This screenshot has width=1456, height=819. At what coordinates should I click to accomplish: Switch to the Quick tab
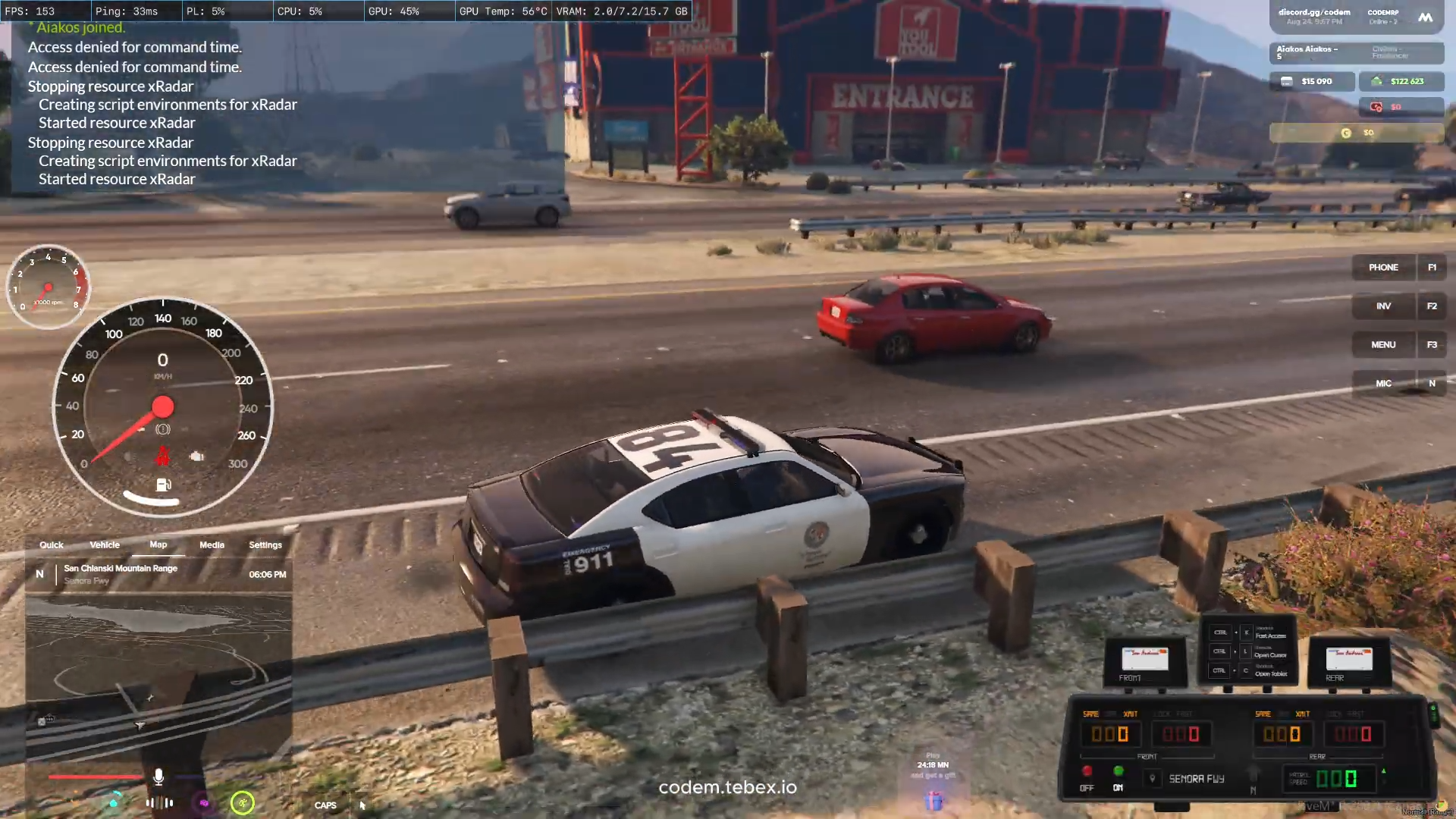[x=52, y=544]
